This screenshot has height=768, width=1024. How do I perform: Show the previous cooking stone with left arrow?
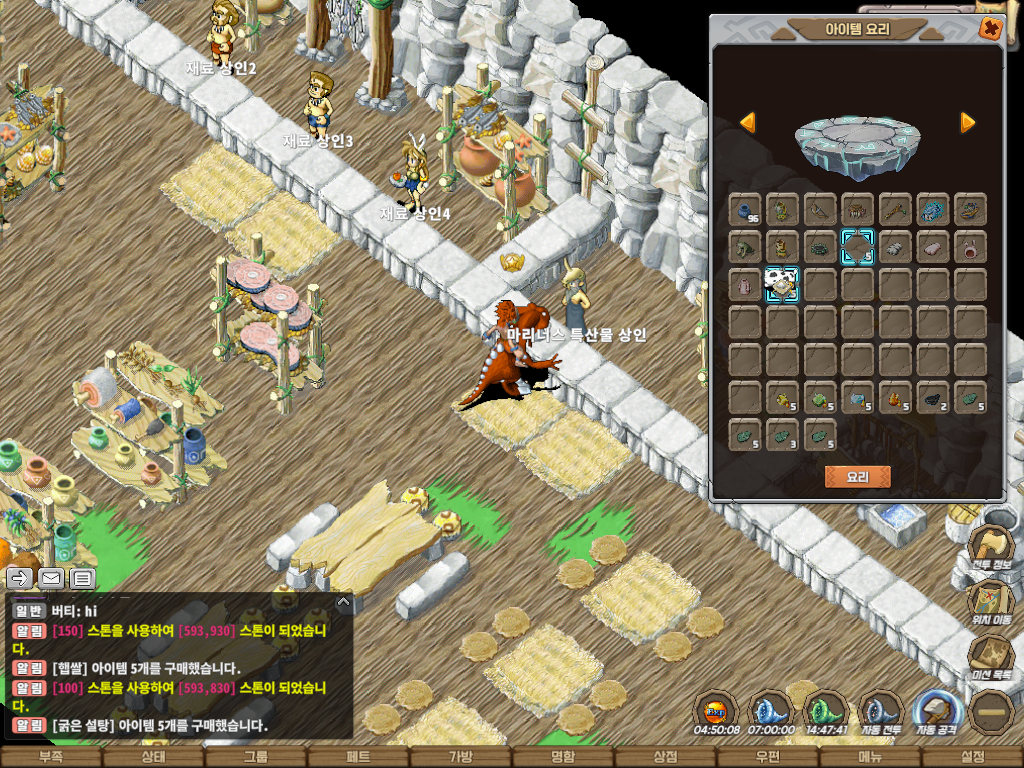(747, 123)
